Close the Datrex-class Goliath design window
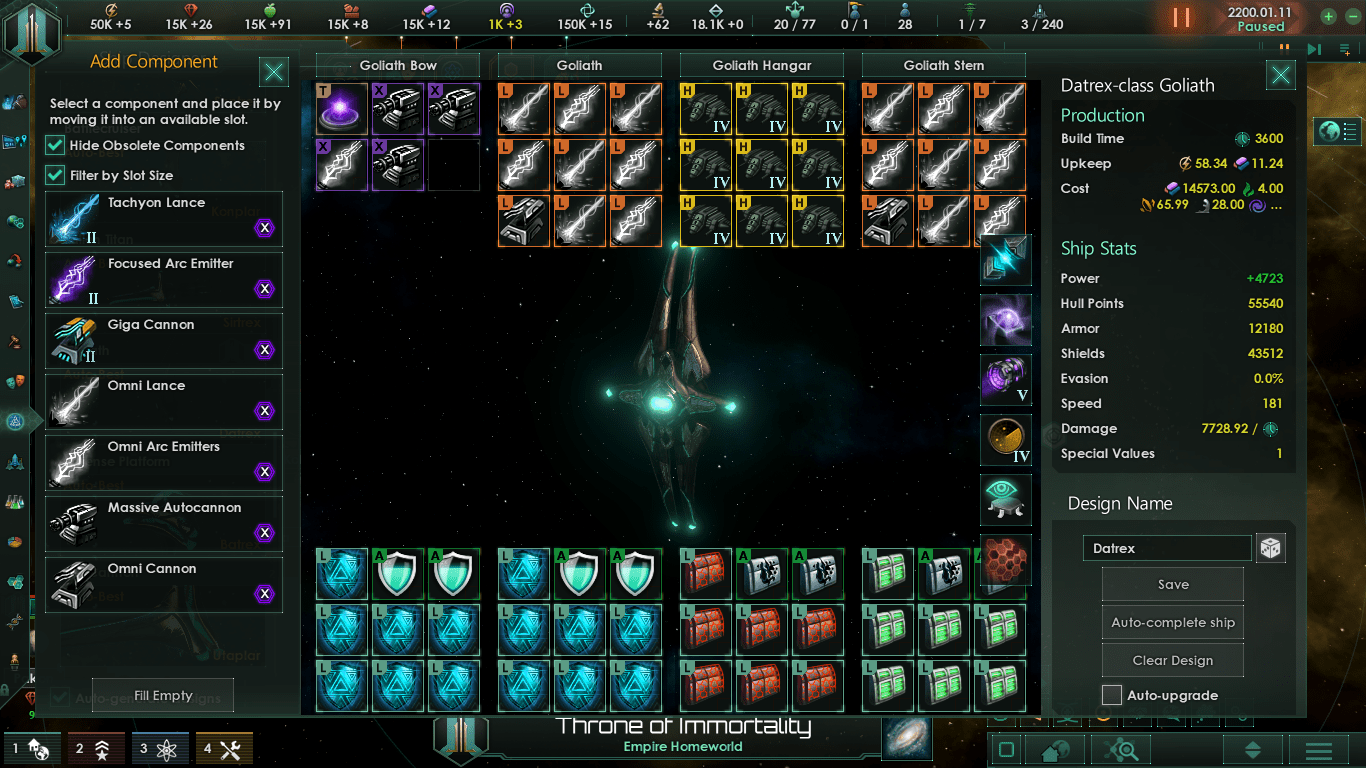Screen dimensions: 1366x768 (x=1281, y=75)
